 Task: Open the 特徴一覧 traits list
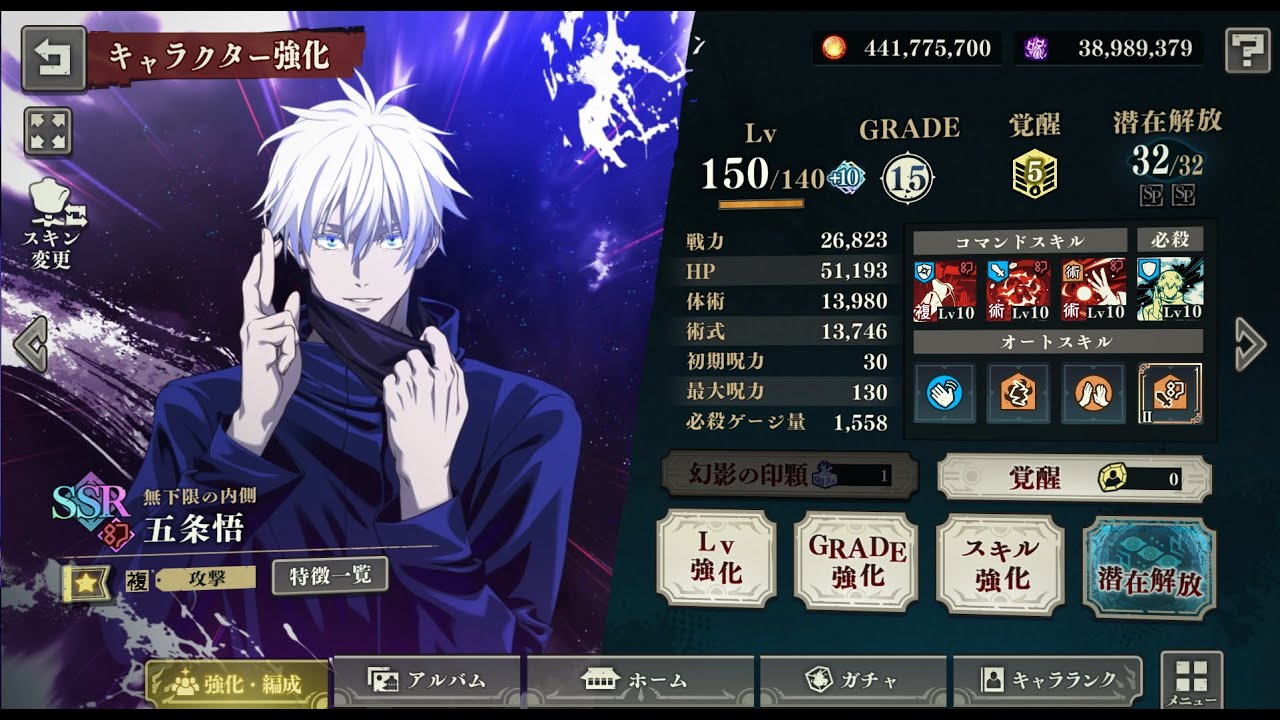329,575
